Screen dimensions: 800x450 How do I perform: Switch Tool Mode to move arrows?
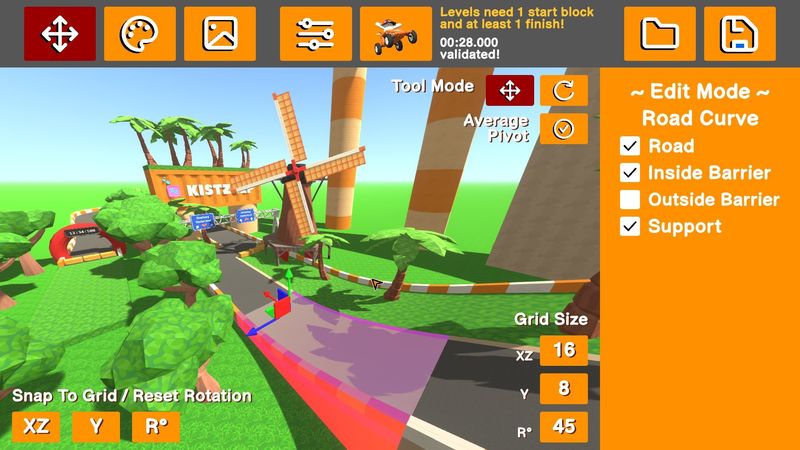[x=510, y=90]
